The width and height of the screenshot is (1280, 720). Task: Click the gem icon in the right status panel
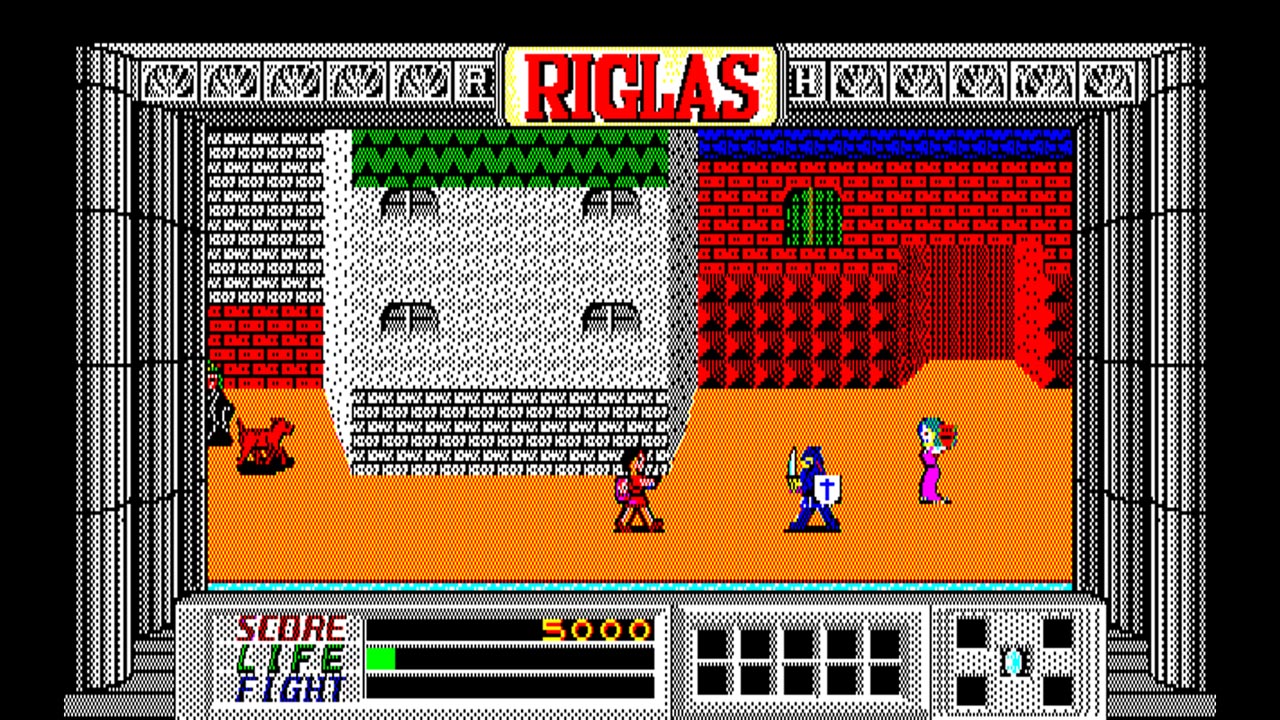pos(1013,662)
